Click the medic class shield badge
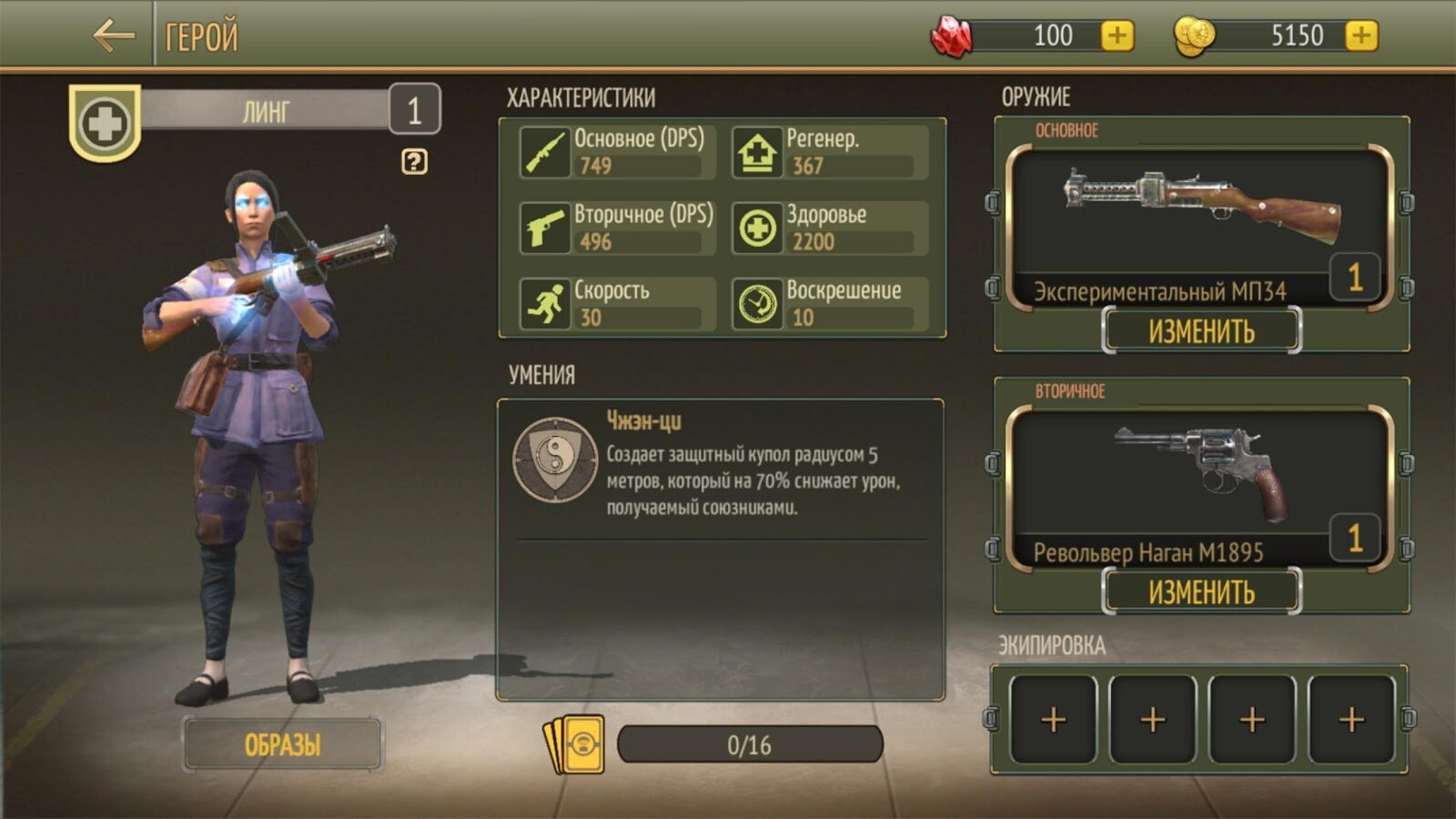 (105, 123)
